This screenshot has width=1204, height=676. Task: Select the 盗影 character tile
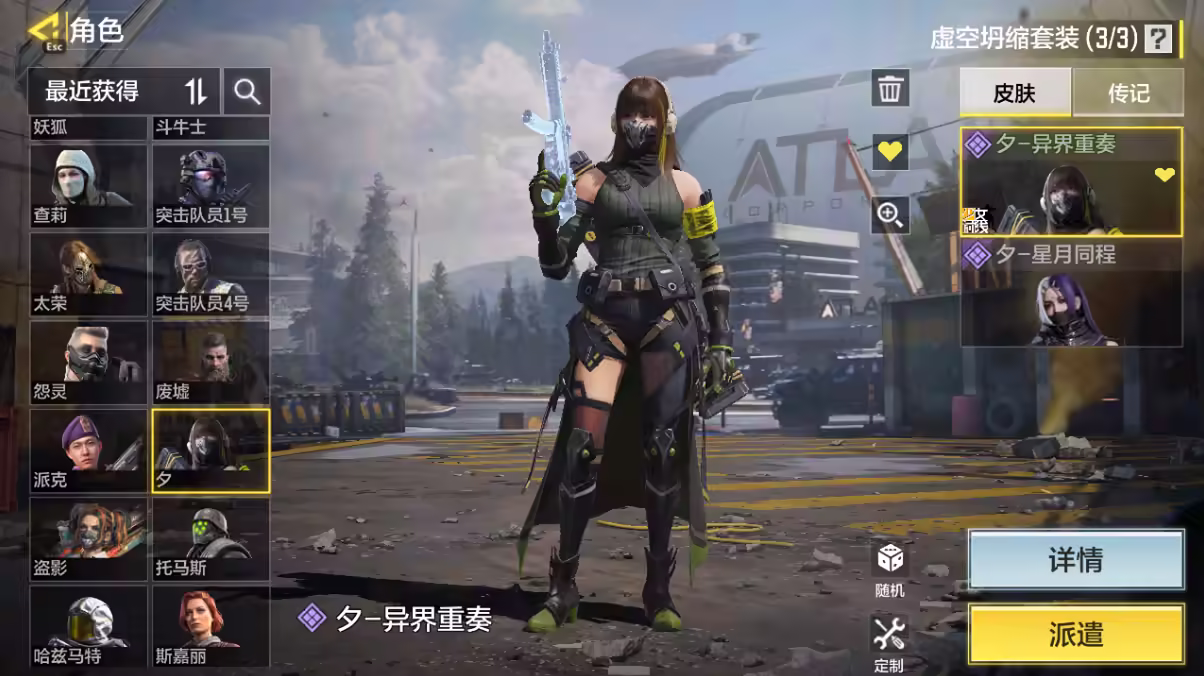(x=89, y=540)
